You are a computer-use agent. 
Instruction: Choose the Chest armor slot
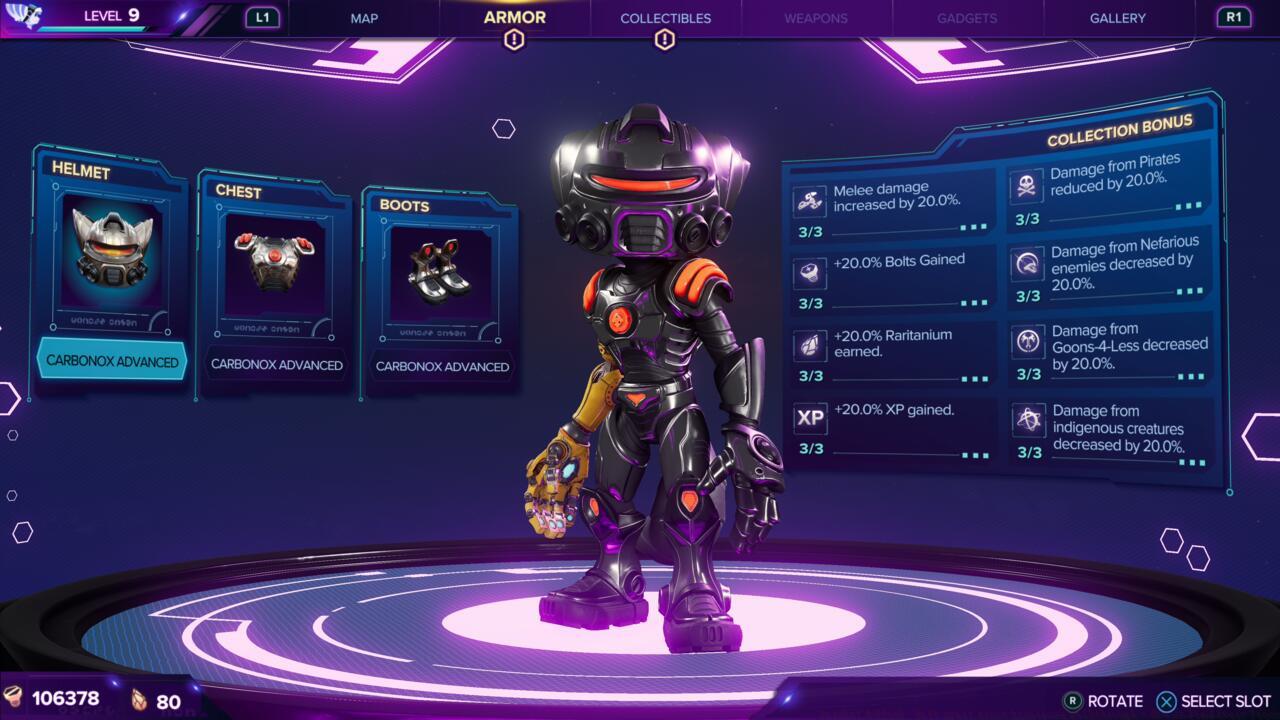click(275, 282)
